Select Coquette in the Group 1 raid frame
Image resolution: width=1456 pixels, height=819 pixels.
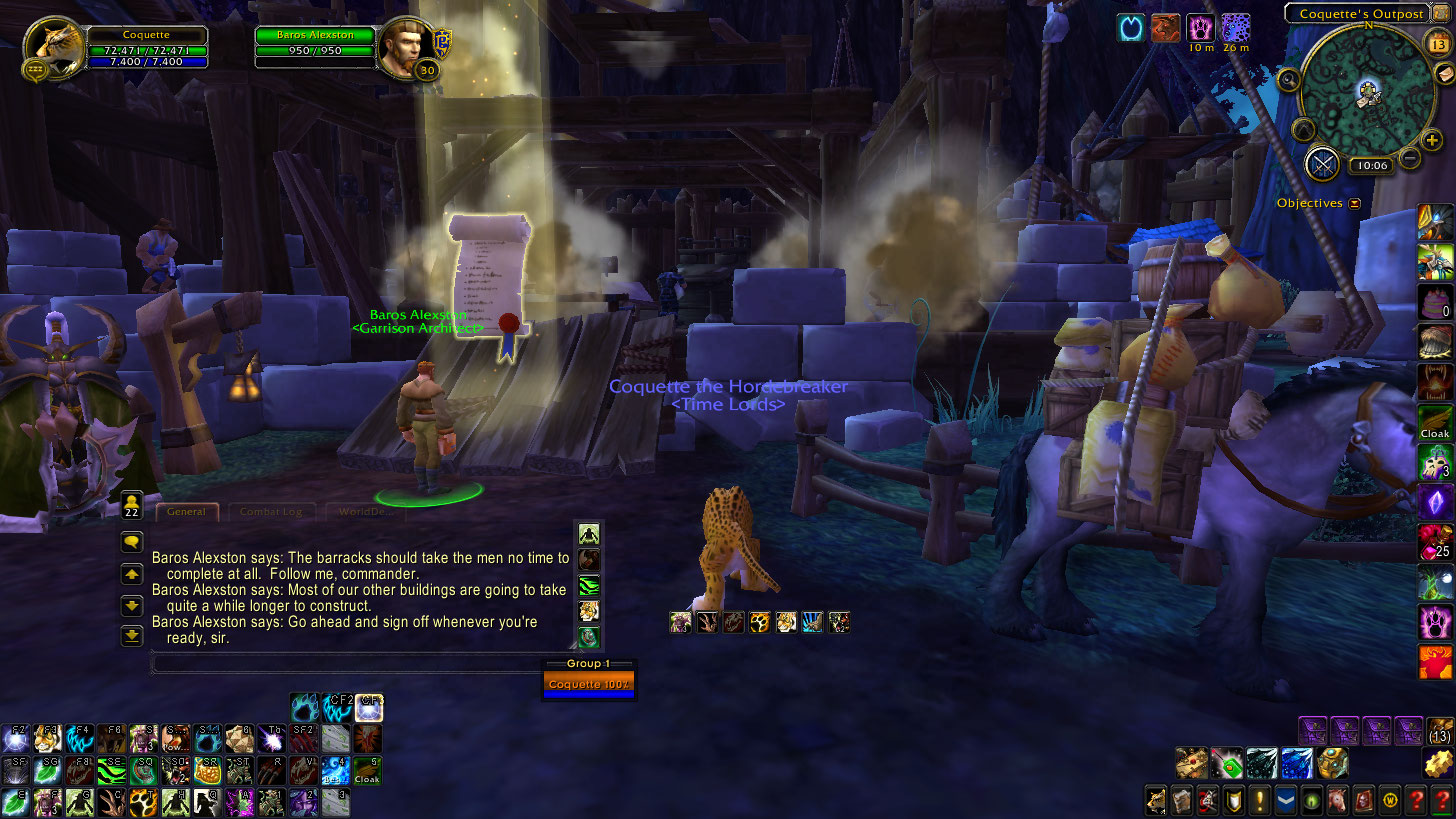(x=588, y=685)
